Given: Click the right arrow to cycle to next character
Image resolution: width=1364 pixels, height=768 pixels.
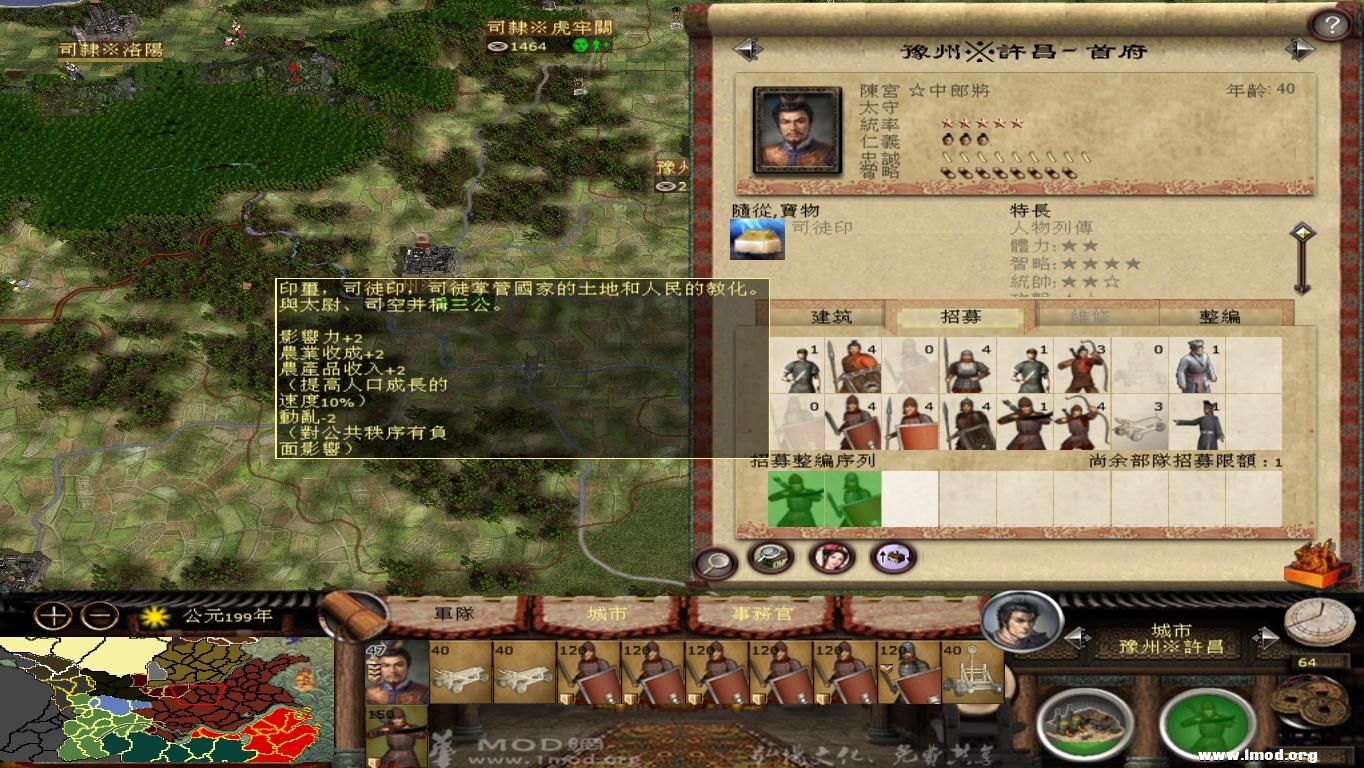Looking at the screenshot, I should click(1301, 47).
